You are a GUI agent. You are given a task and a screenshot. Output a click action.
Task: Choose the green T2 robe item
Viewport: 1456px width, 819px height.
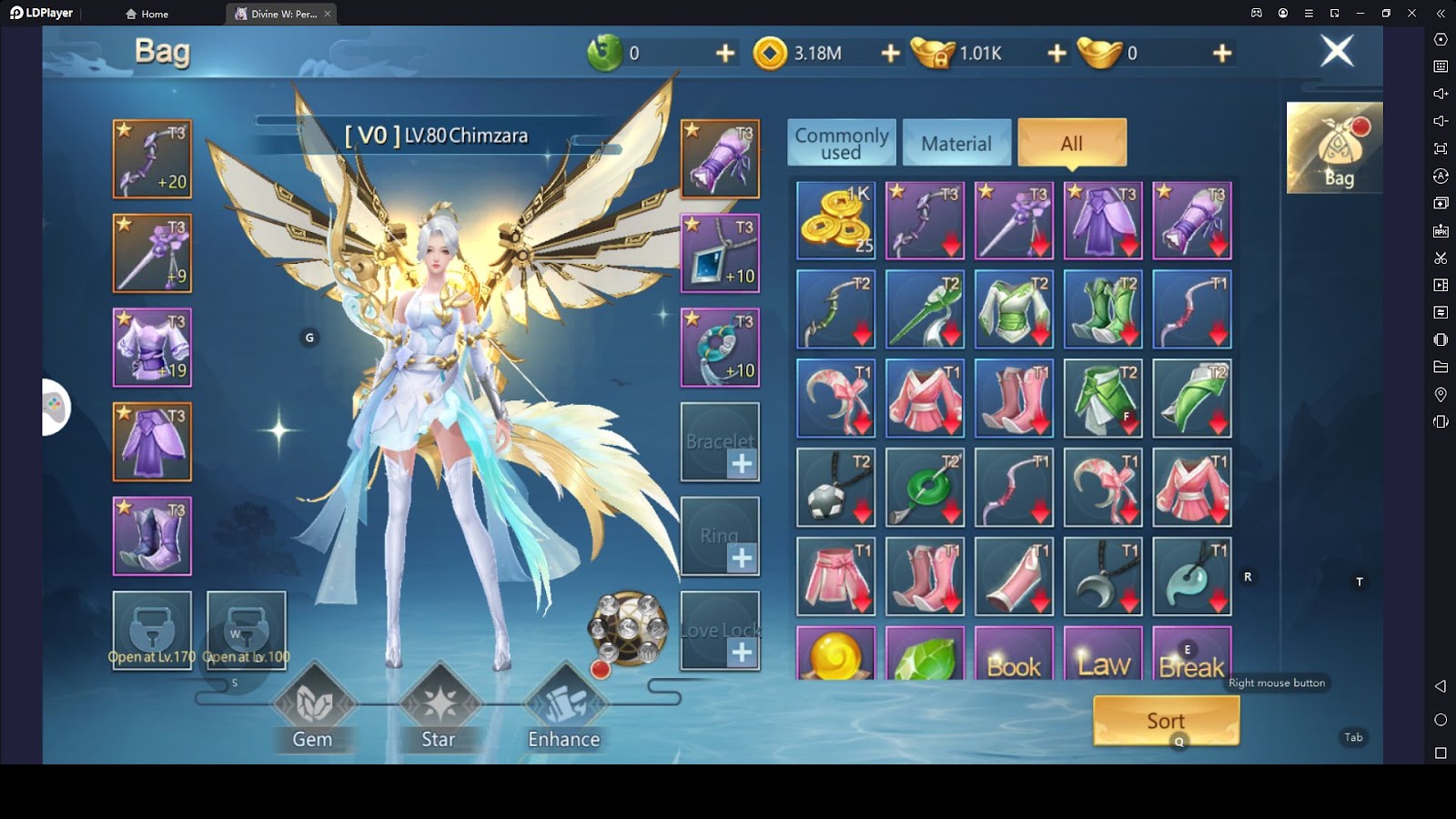[x=1014, y=309]
